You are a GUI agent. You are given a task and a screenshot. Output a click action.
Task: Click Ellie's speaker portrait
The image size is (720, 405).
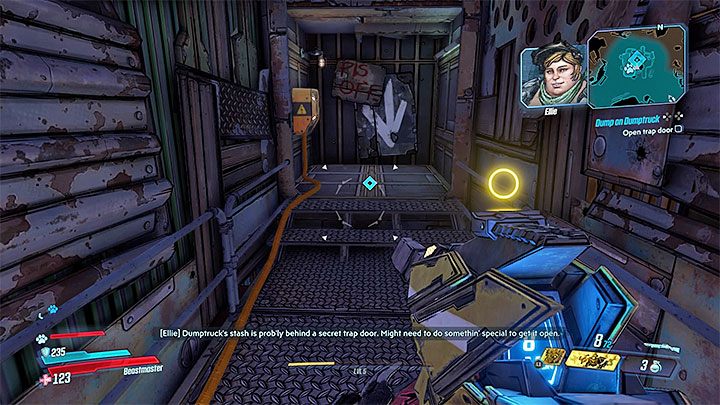point(552,75)
